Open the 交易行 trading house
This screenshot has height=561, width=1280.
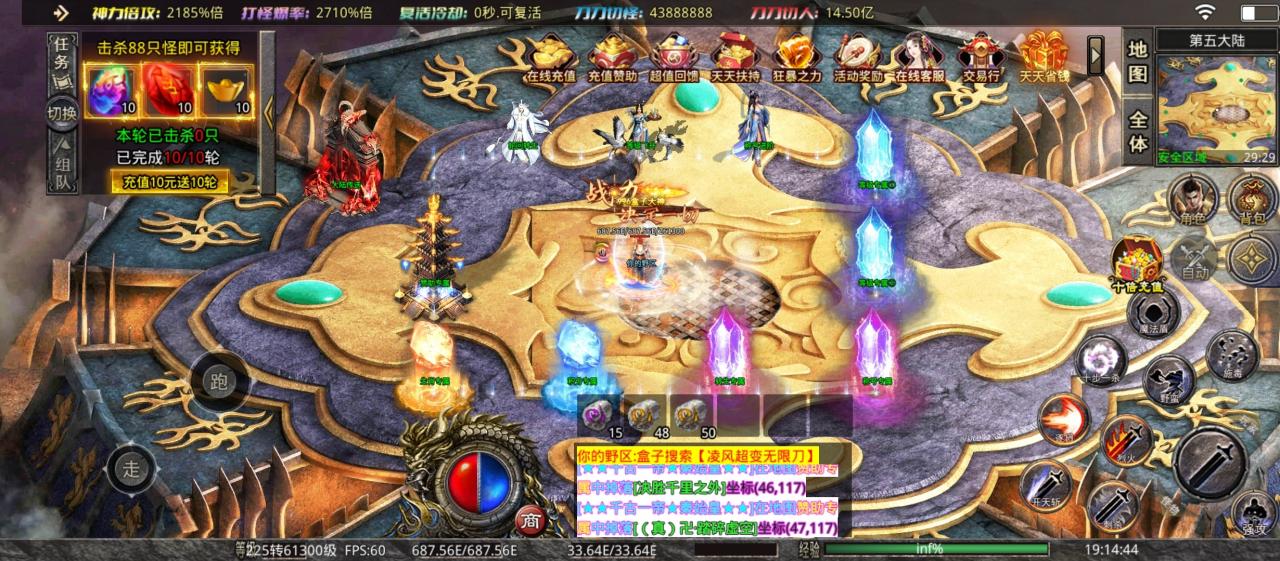(981, 56)
